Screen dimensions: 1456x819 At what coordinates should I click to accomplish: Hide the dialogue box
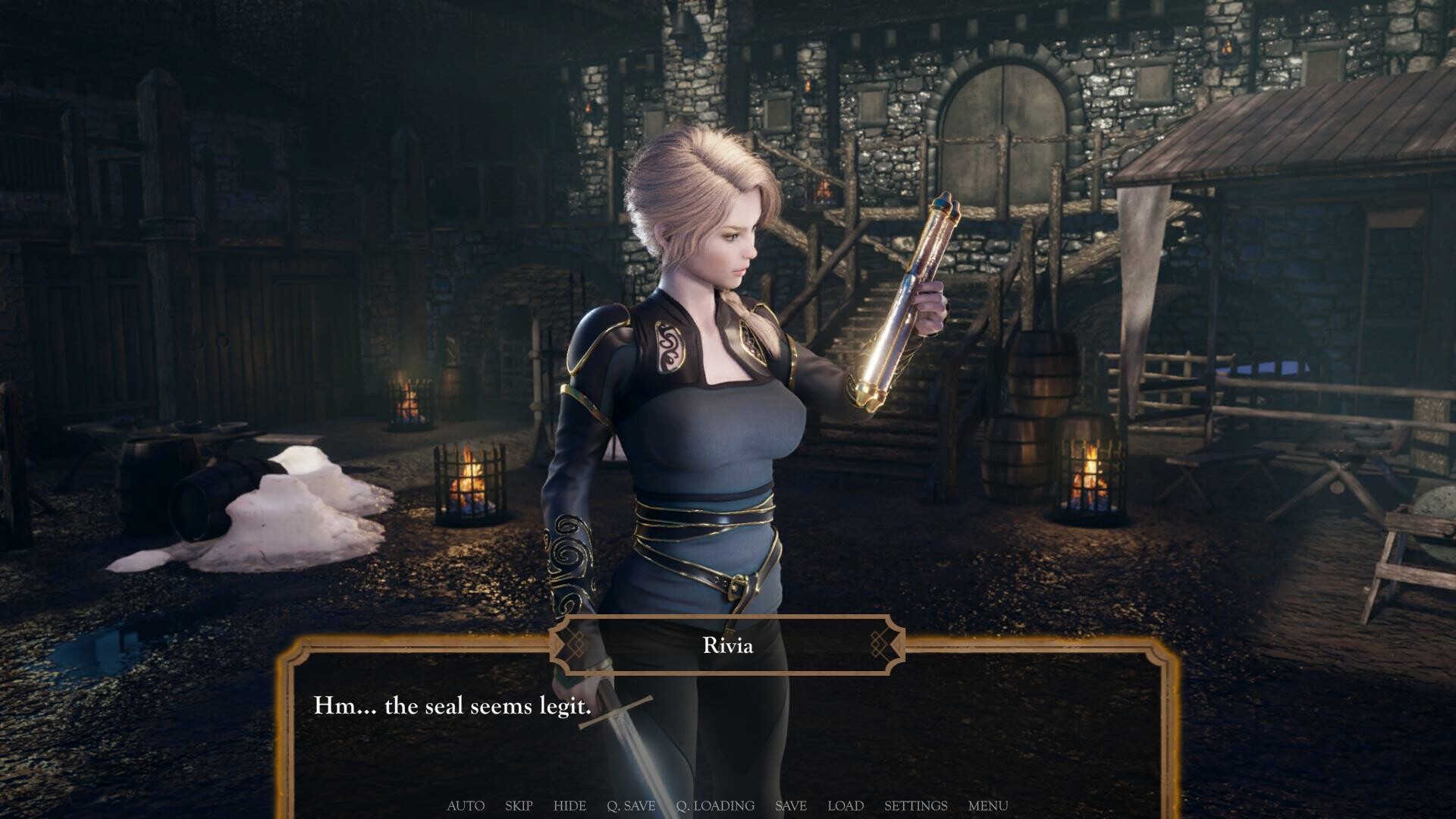tap(570, 805)
